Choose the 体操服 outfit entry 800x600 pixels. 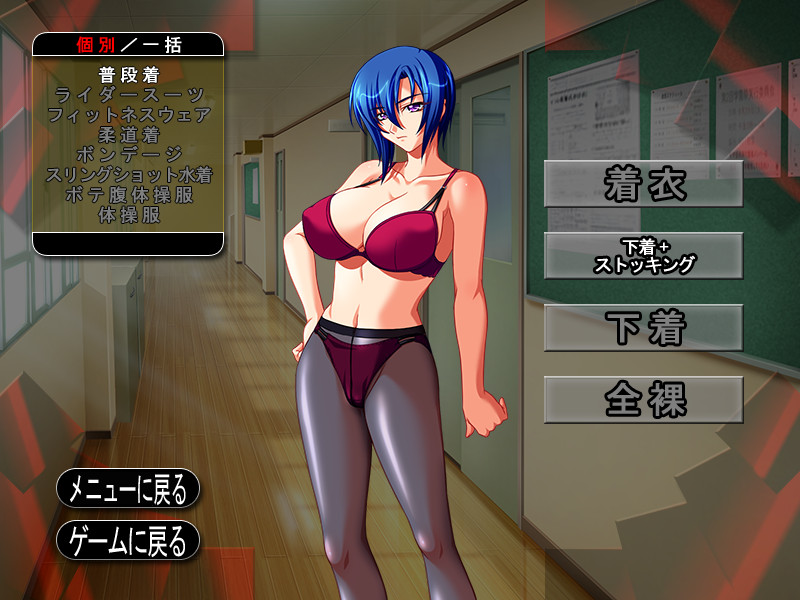129,214
